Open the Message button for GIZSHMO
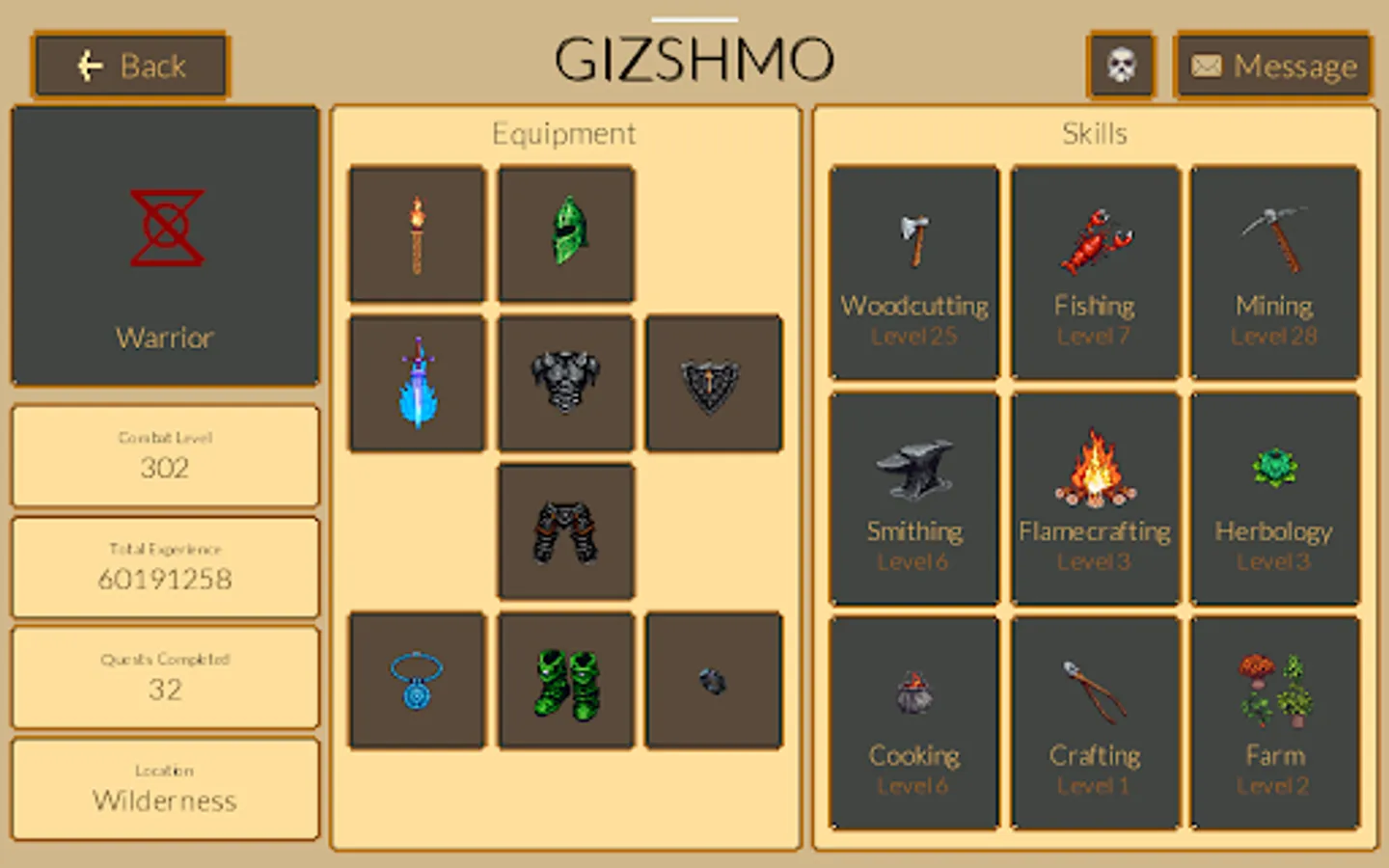Screen dimensions: 1389x868 (1271, 66)
